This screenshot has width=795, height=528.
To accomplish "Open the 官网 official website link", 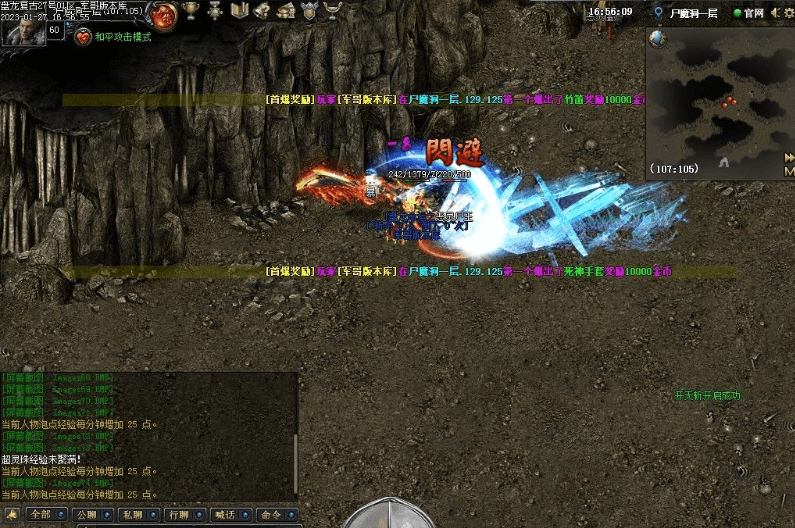I will [748, 13].
